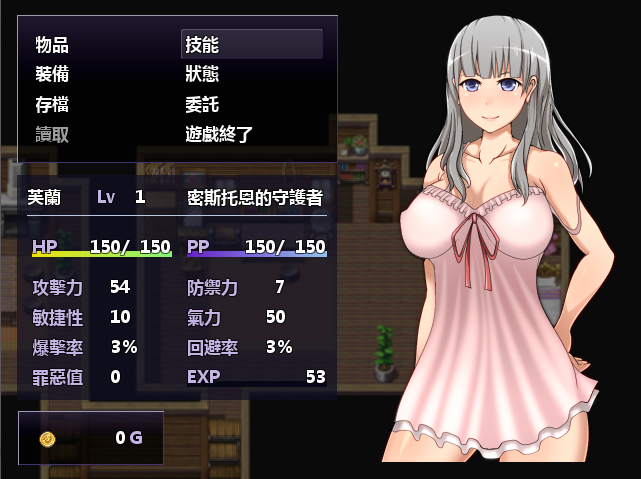641x479 pixels.
Task: Select the 委託 commissions entry
Action: [202, 105]
